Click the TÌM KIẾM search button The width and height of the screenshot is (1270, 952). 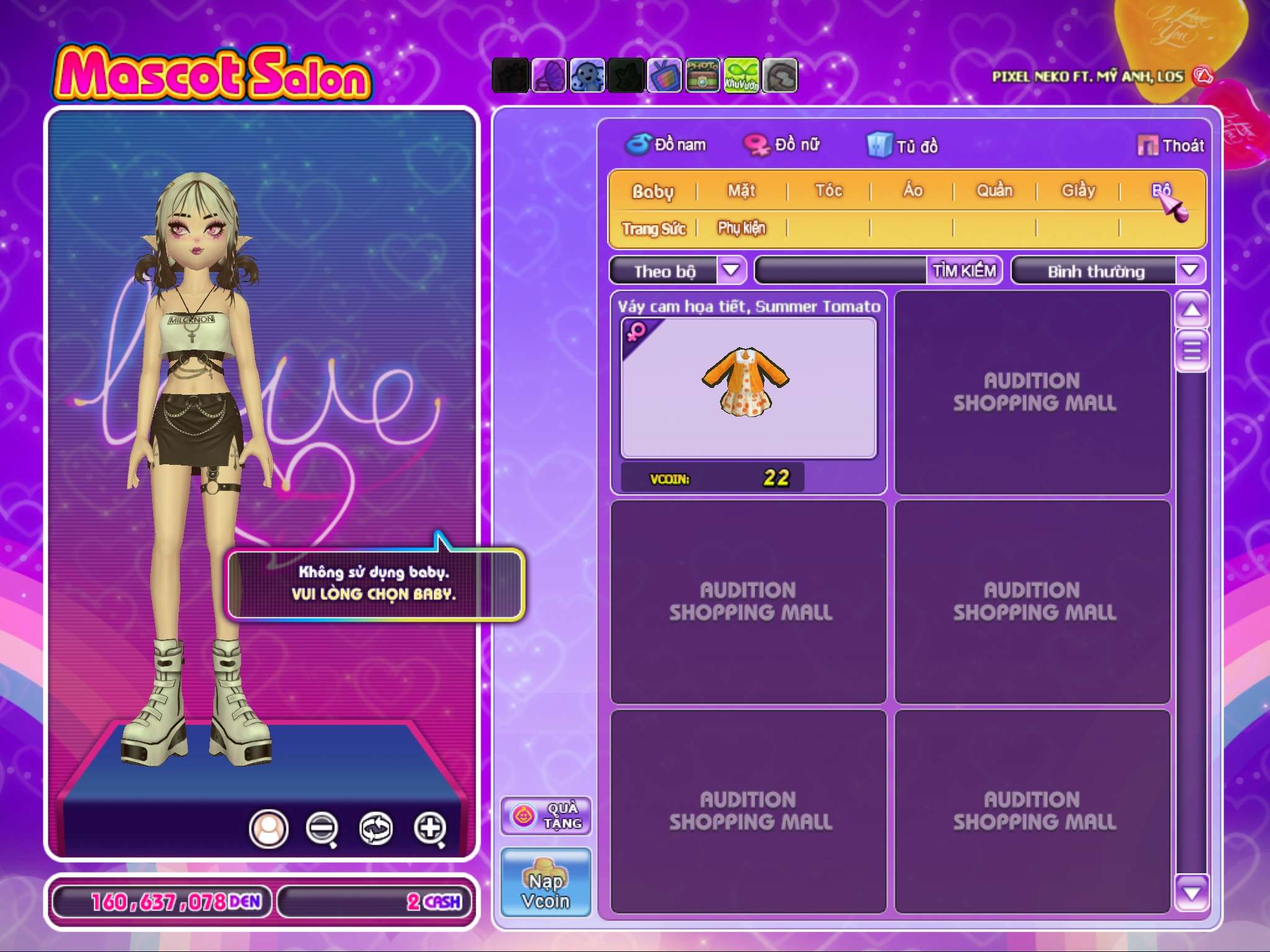(964, 271)
